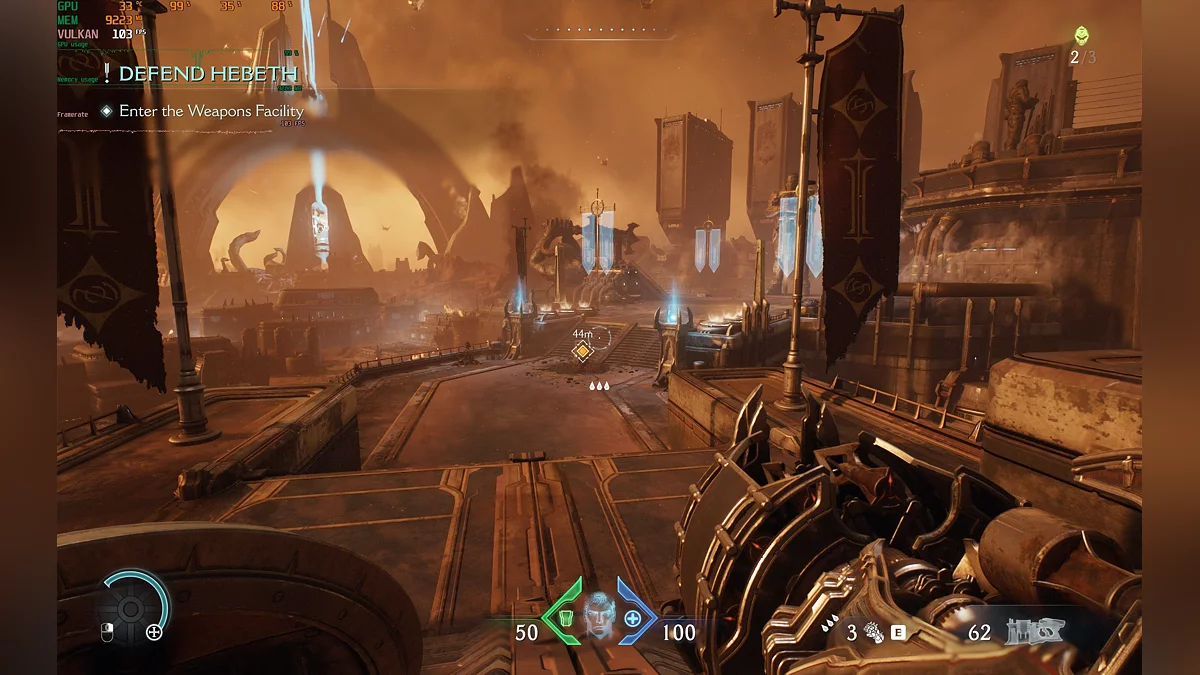The width and height of the screenshot is (1200, 675).
Task: Click the compass bar at top
Action: click(600, 32)
